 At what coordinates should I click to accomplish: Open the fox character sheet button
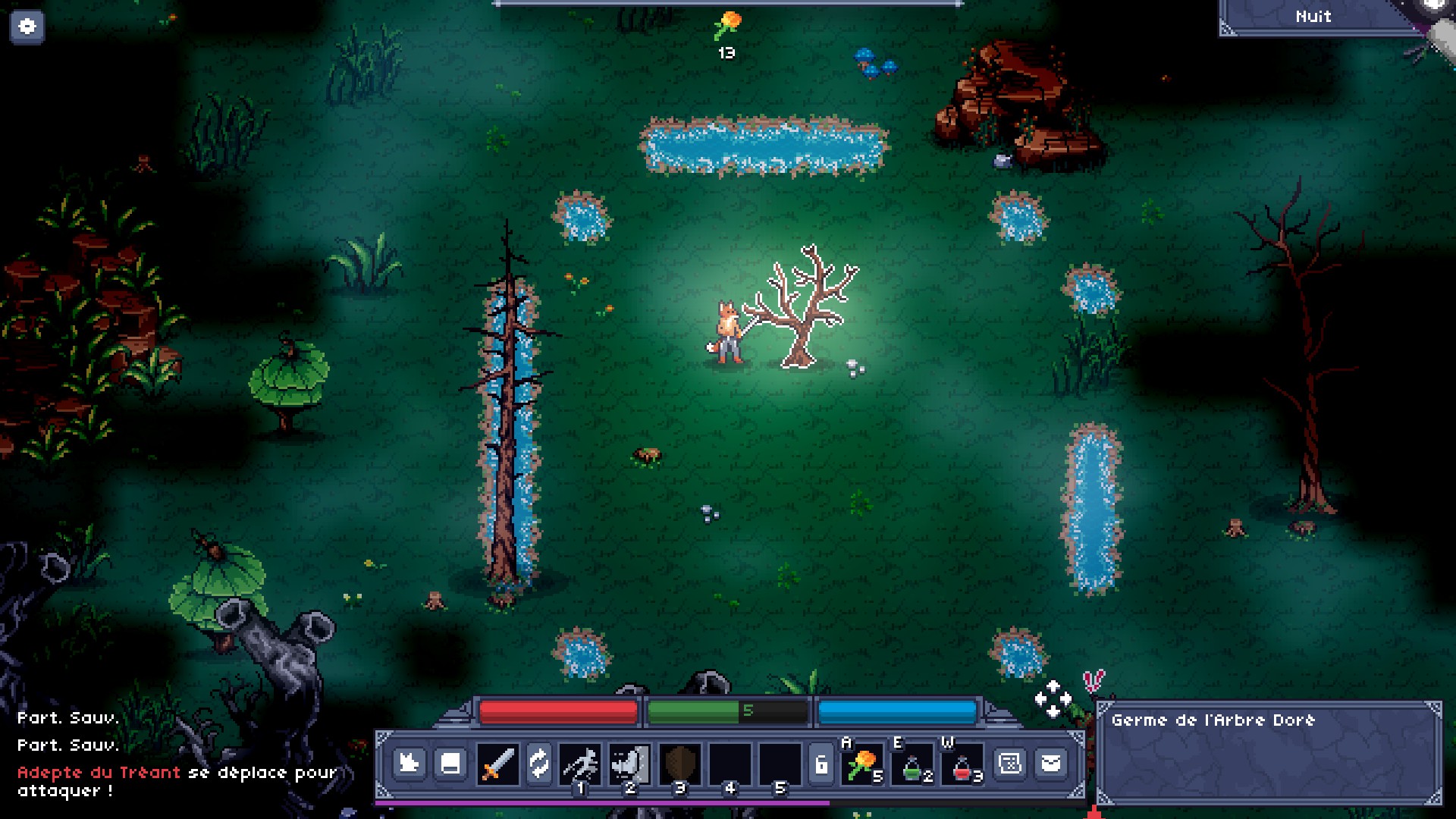pos(409,763)
